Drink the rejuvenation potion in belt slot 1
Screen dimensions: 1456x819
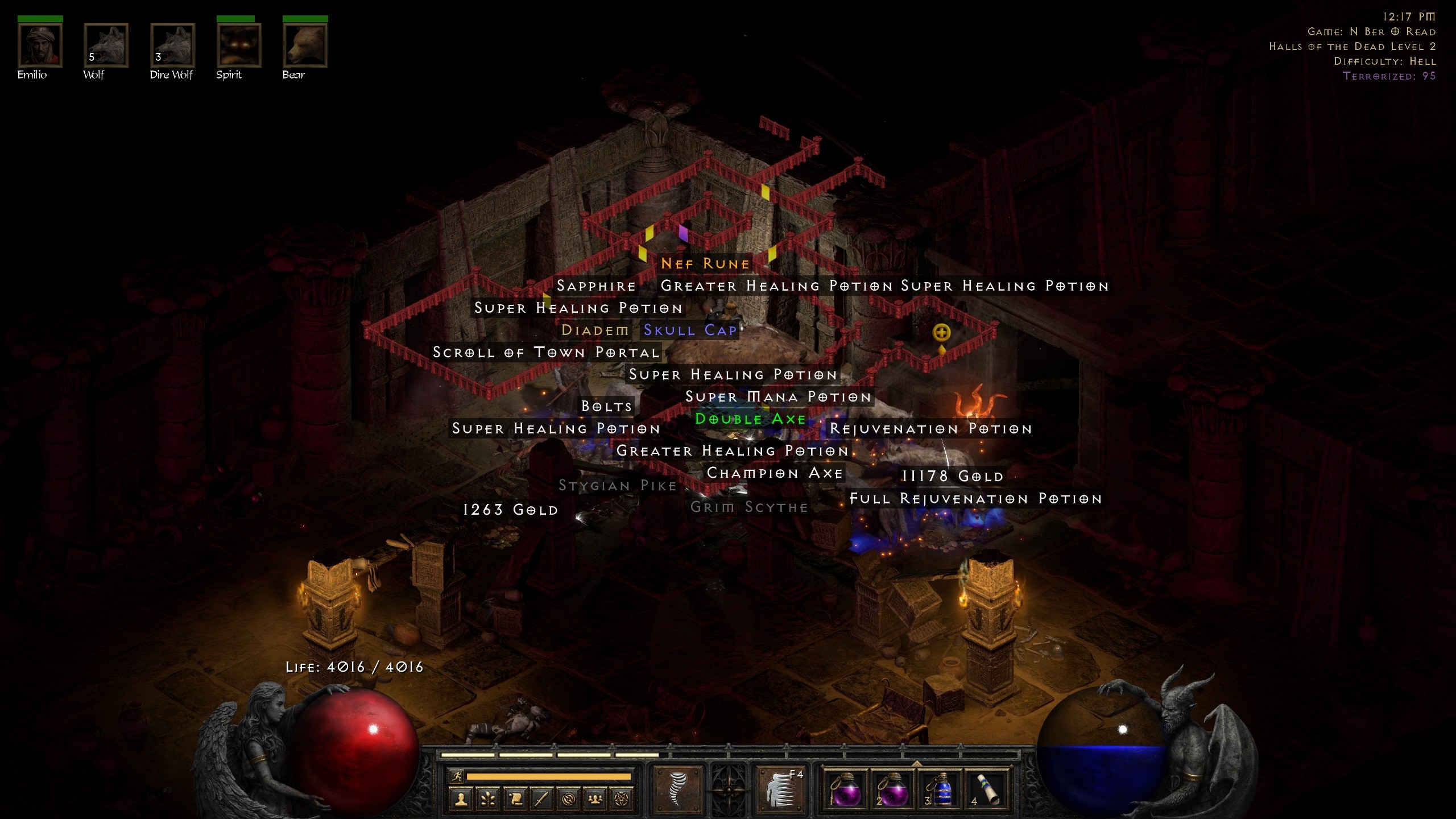coord(846,790)
